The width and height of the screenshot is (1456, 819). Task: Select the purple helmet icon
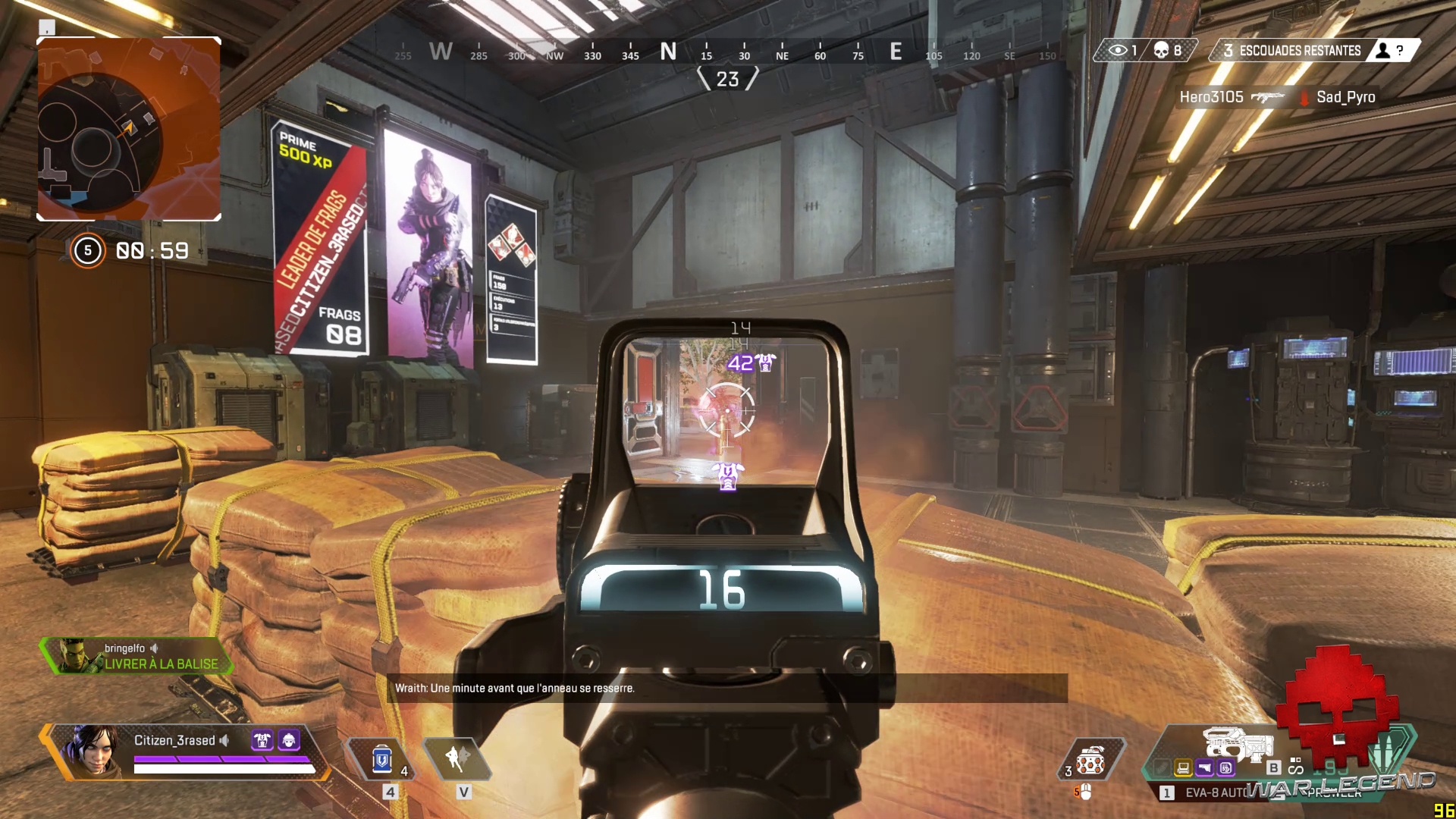tap(289, 740)
